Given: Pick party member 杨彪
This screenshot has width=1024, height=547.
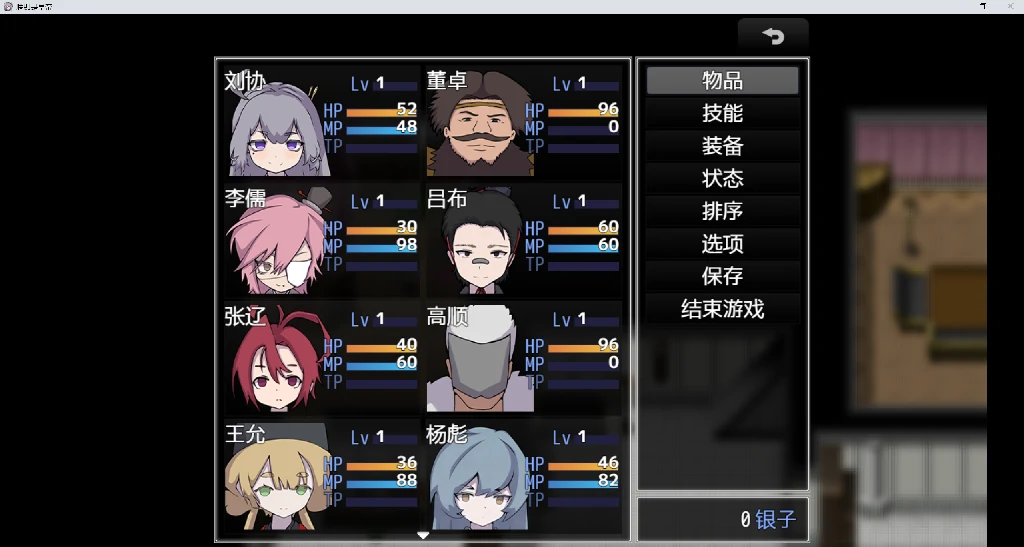Looking at the screenshot, I should tap(523, 474).
